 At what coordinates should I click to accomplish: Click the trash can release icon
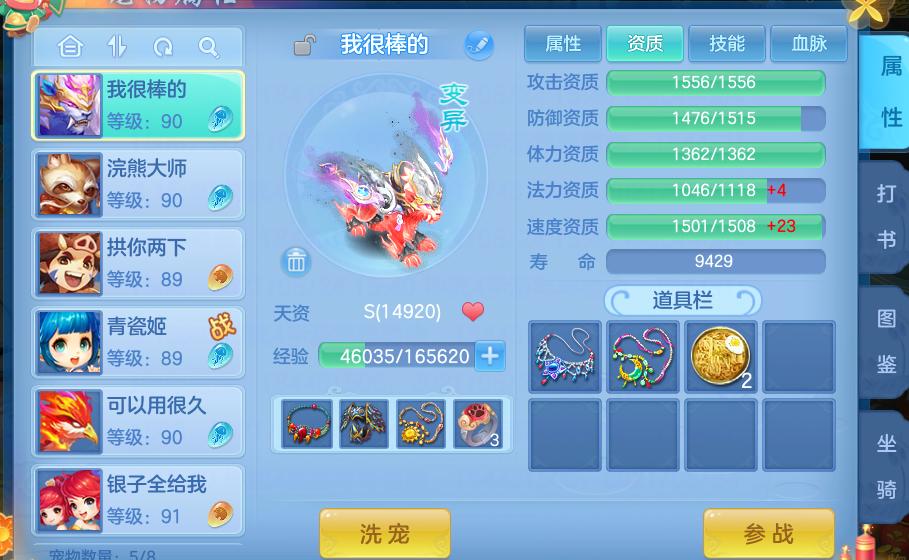pos(297,262)
